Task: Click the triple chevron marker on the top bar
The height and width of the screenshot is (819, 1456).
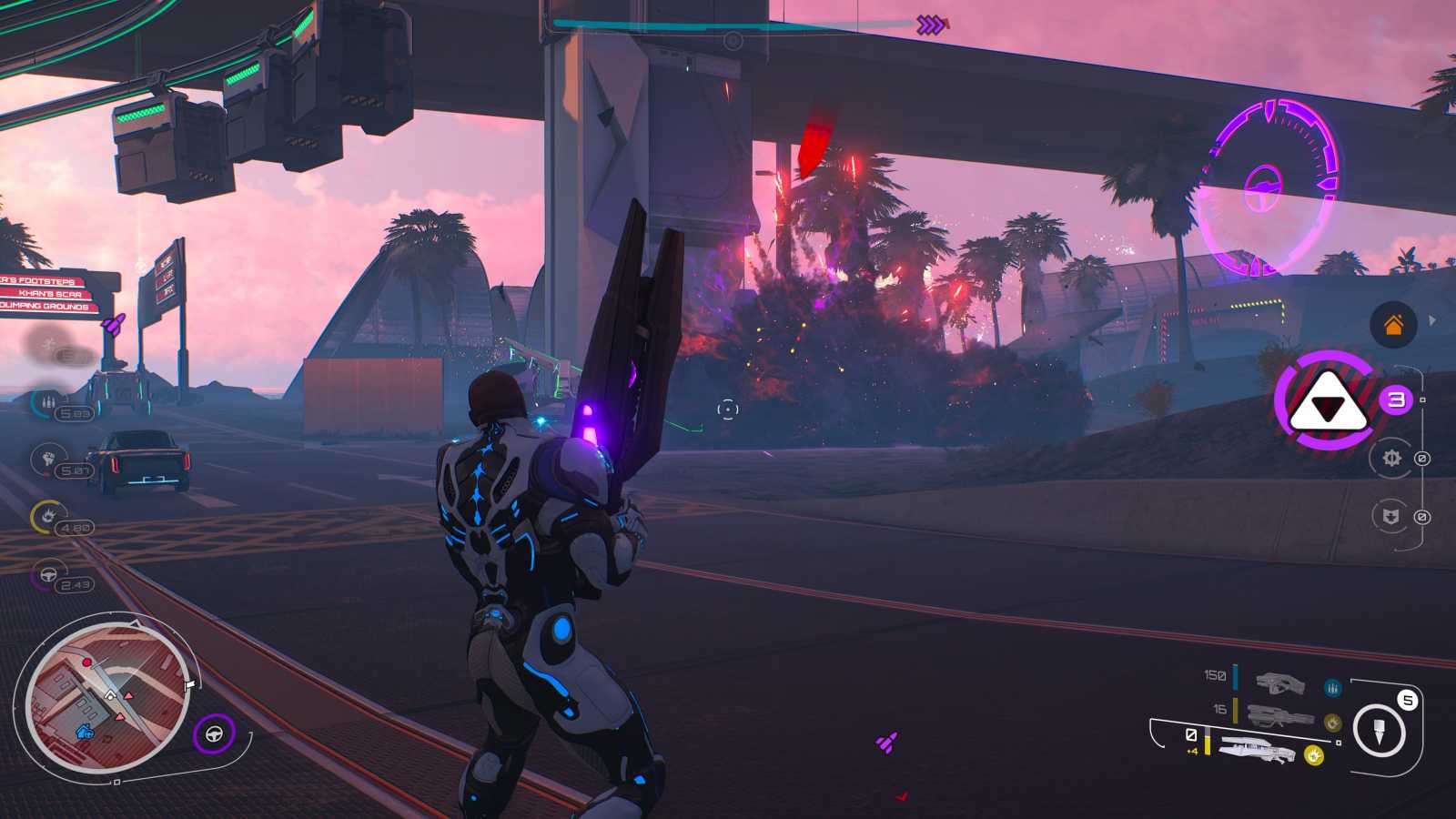Action: [928, 25]
